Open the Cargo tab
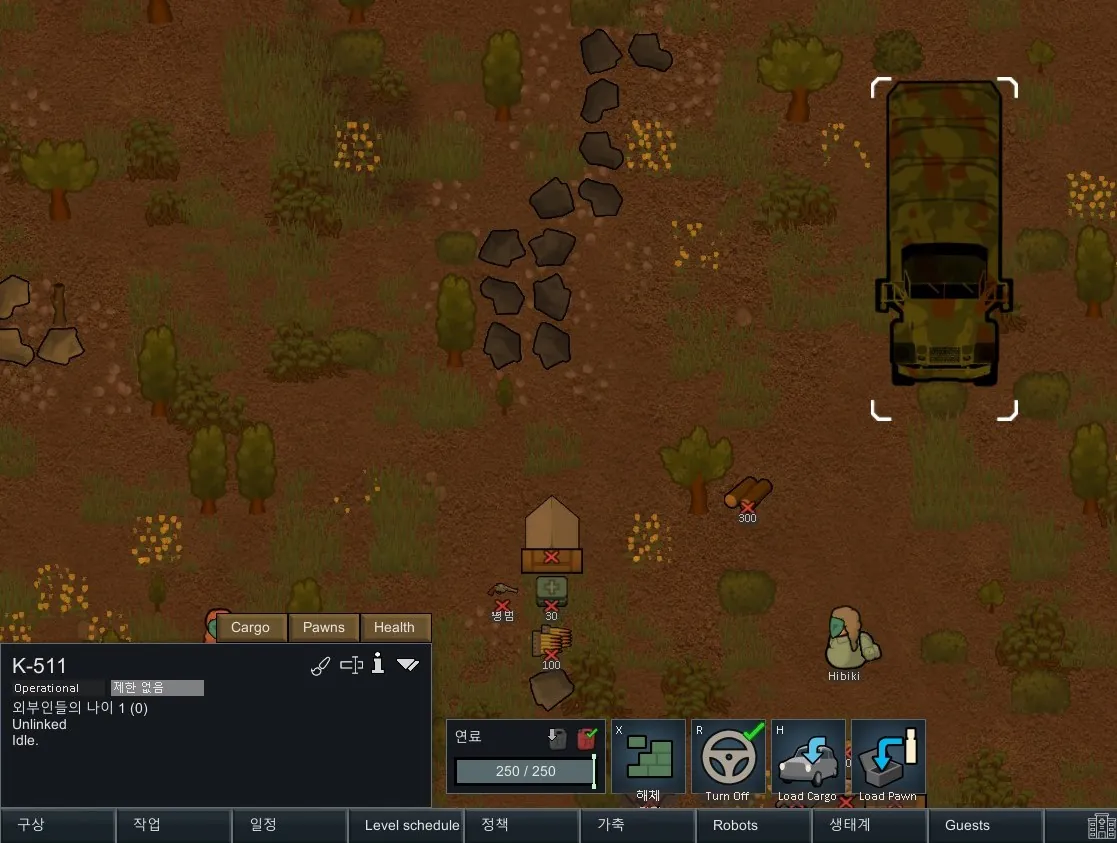 point(250,628)
